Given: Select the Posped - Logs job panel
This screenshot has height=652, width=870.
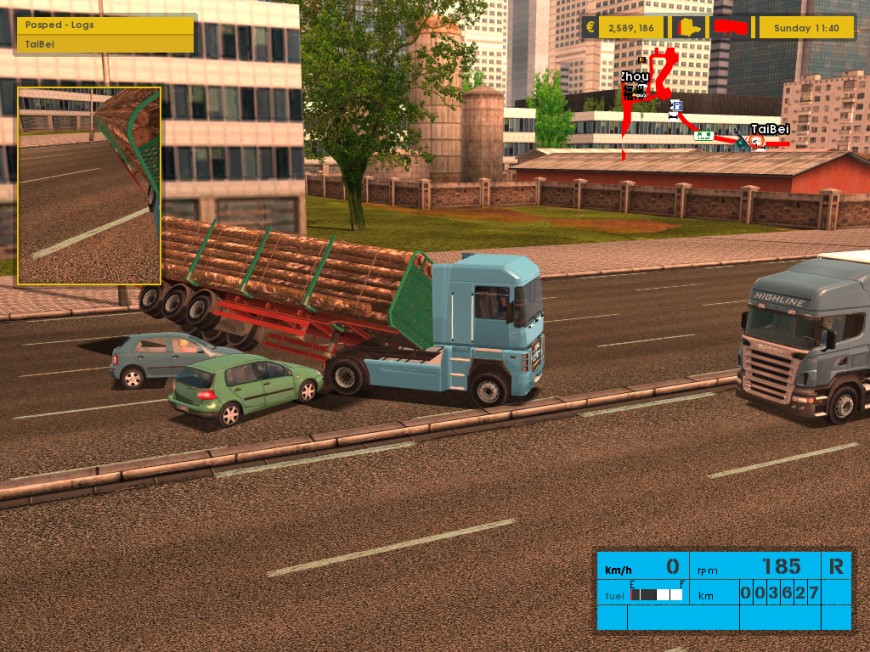Looking at the screenshot, I should click(104, 25).
